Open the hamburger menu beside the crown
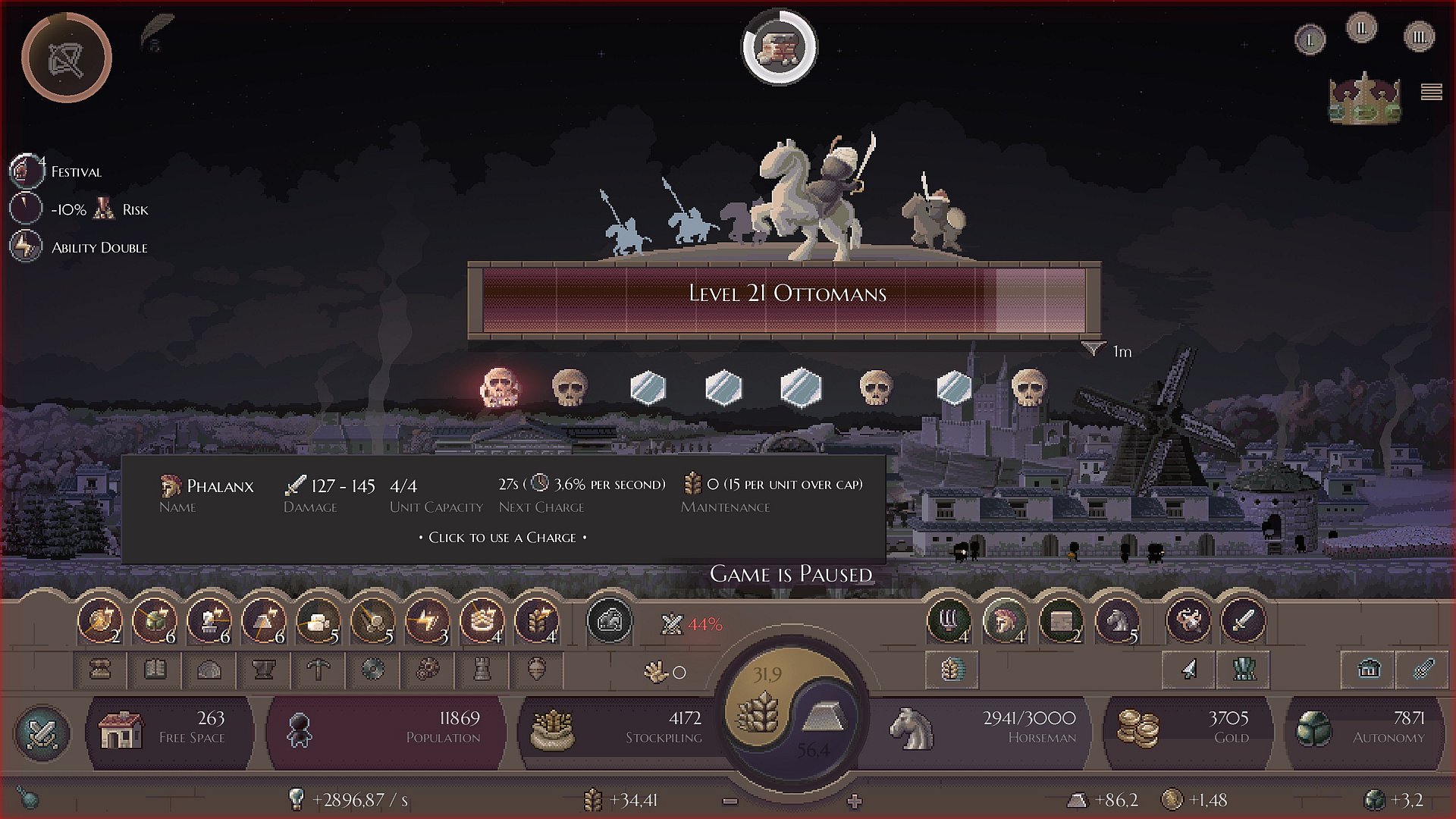The width and height of the screenshot is (1456, 819). coord(1431,92)
